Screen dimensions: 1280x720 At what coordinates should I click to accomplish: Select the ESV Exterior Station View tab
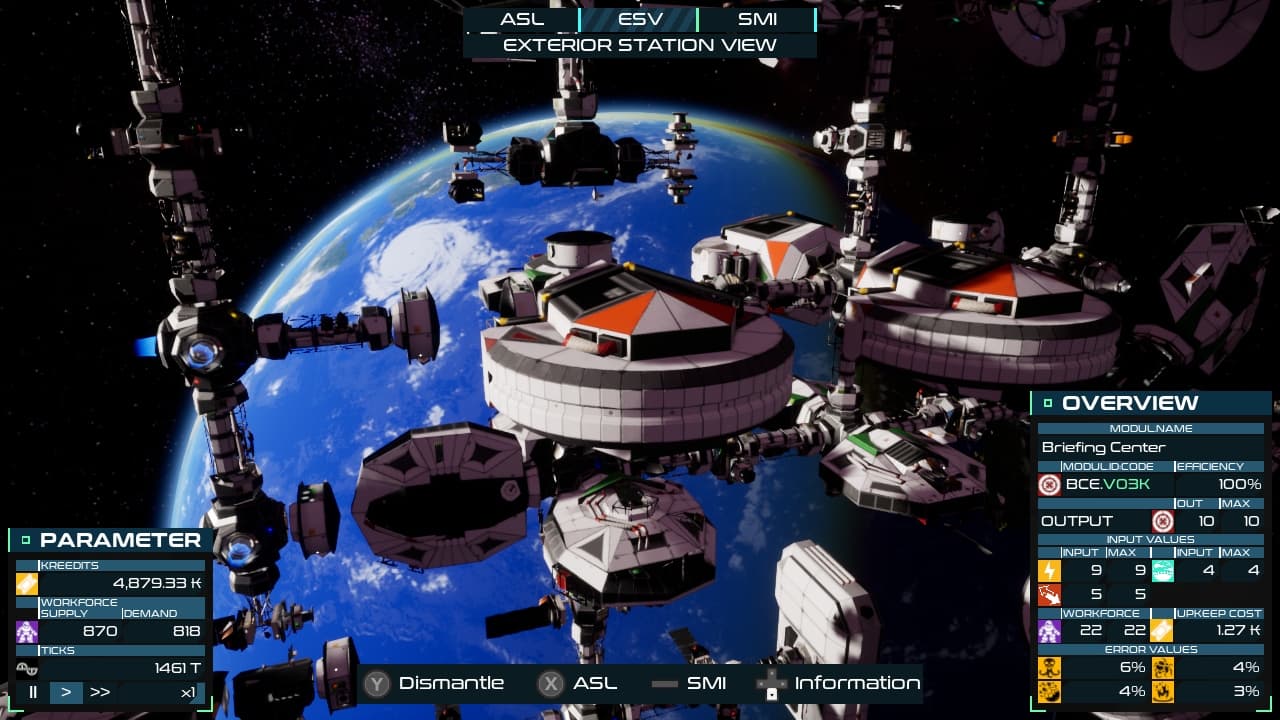tap(639, 18)
